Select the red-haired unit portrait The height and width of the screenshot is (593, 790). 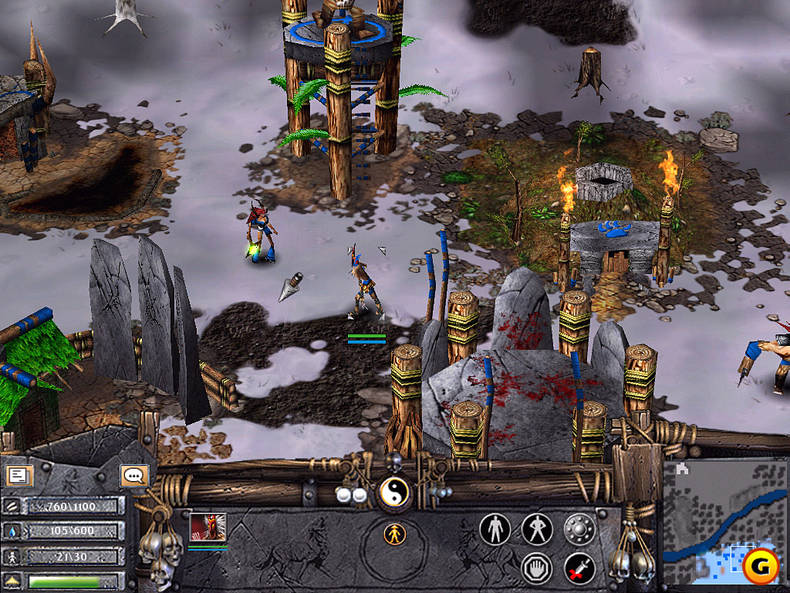(208, 526)
